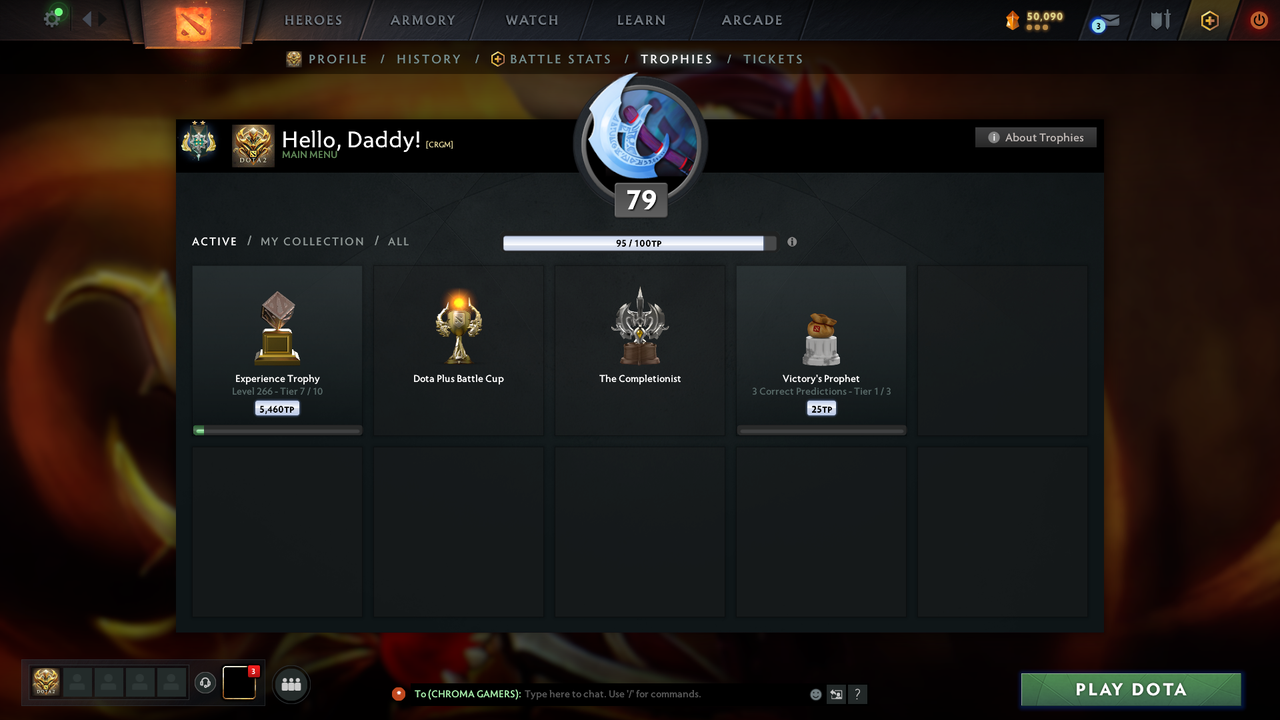Click the question mark chat help icon
Image resolution: width=1280 pixels, height=720 pixels.
(857, 693)
